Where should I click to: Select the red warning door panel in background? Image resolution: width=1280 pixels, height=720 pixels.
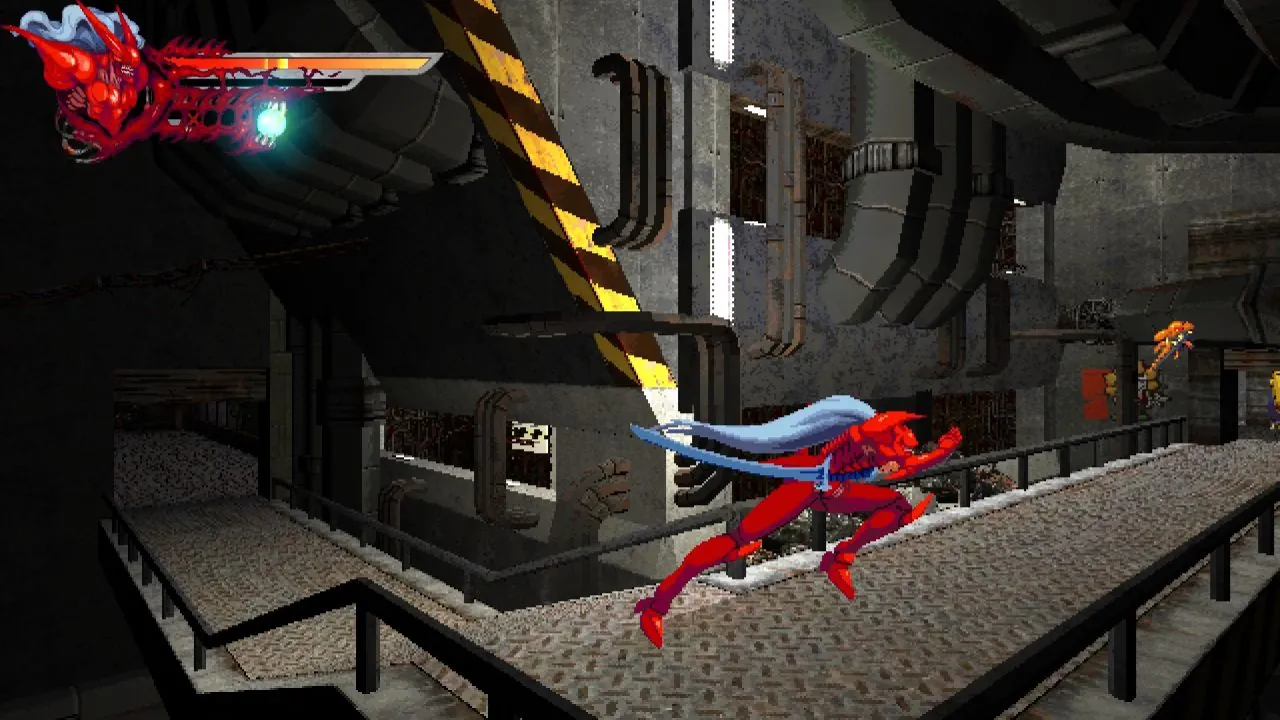[1093, 395]
